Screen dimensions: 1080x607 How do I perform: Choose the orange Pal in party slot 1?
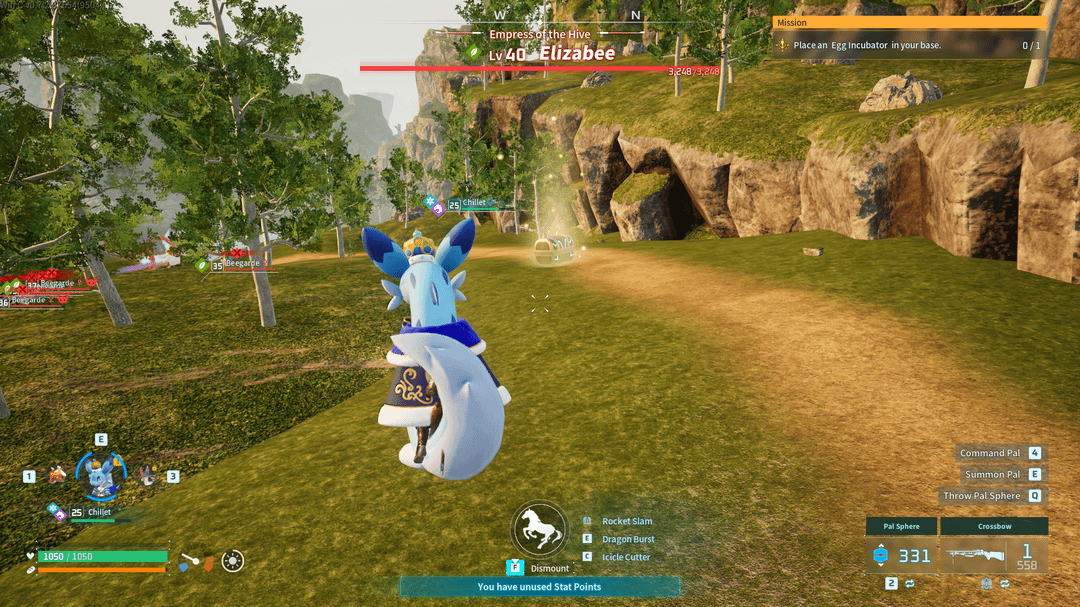[x=57, y=475]
